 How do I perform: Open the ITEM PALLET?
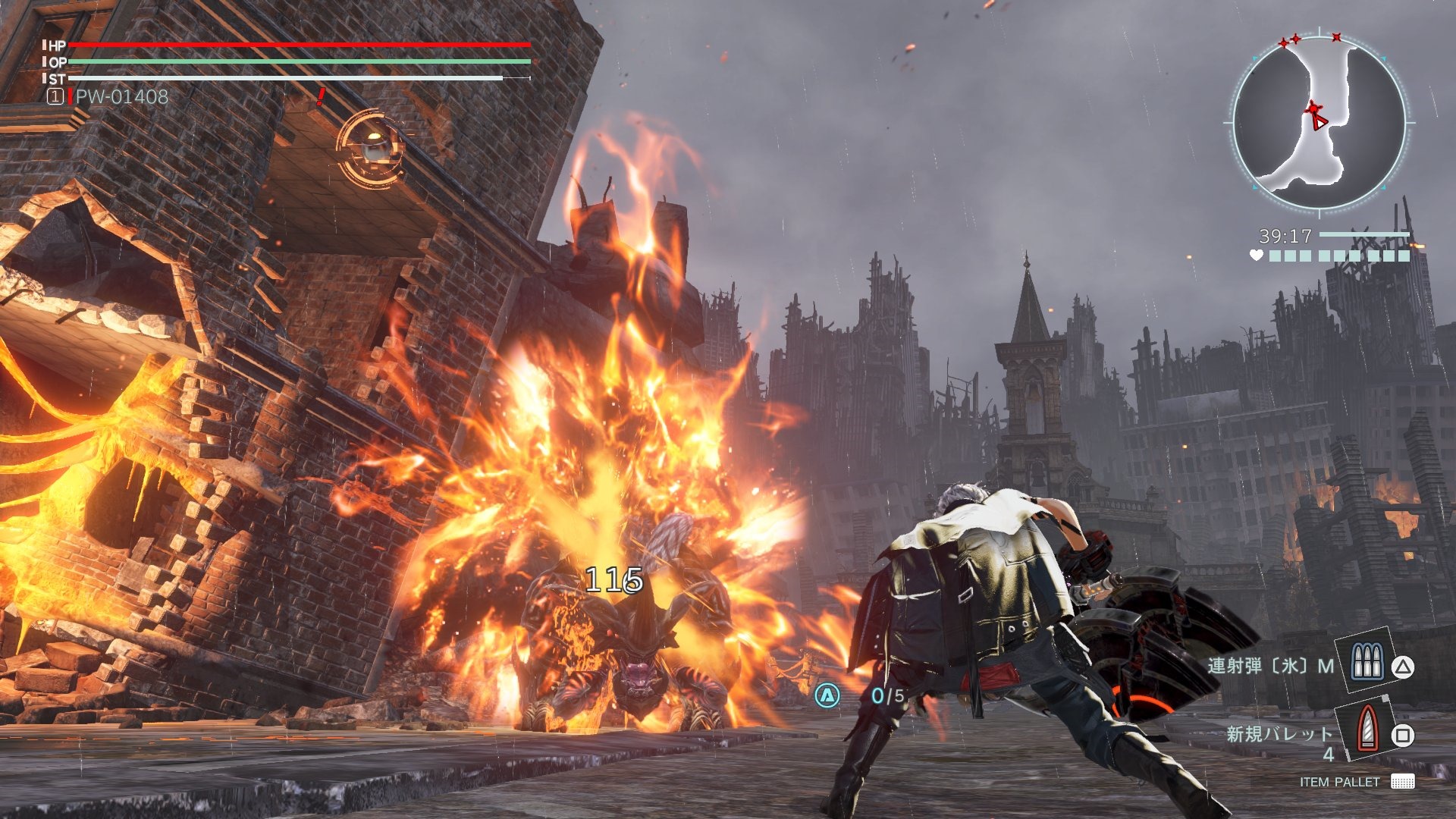click(1356, 782)
